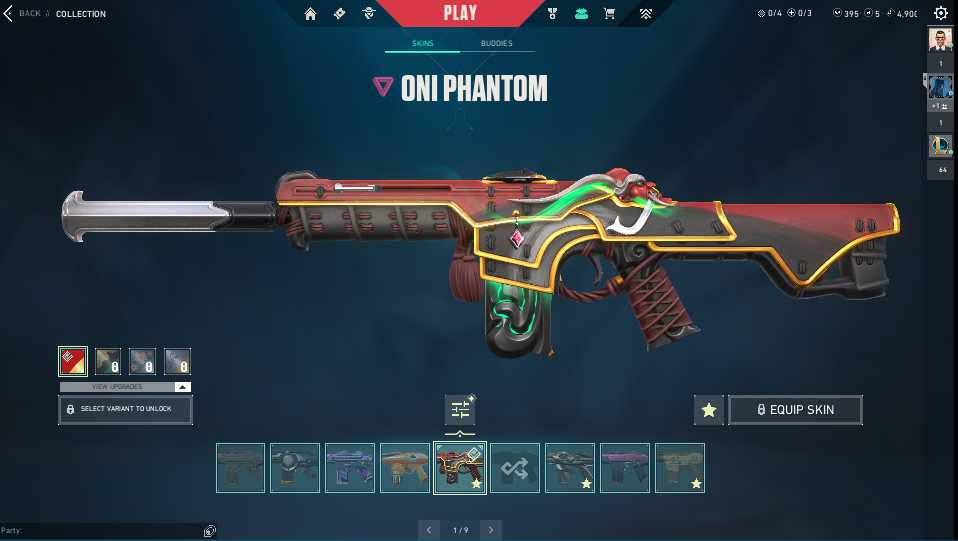Viewport: 958px width, 541px height.
Task: Select the Skins tab
Action: 422,44
